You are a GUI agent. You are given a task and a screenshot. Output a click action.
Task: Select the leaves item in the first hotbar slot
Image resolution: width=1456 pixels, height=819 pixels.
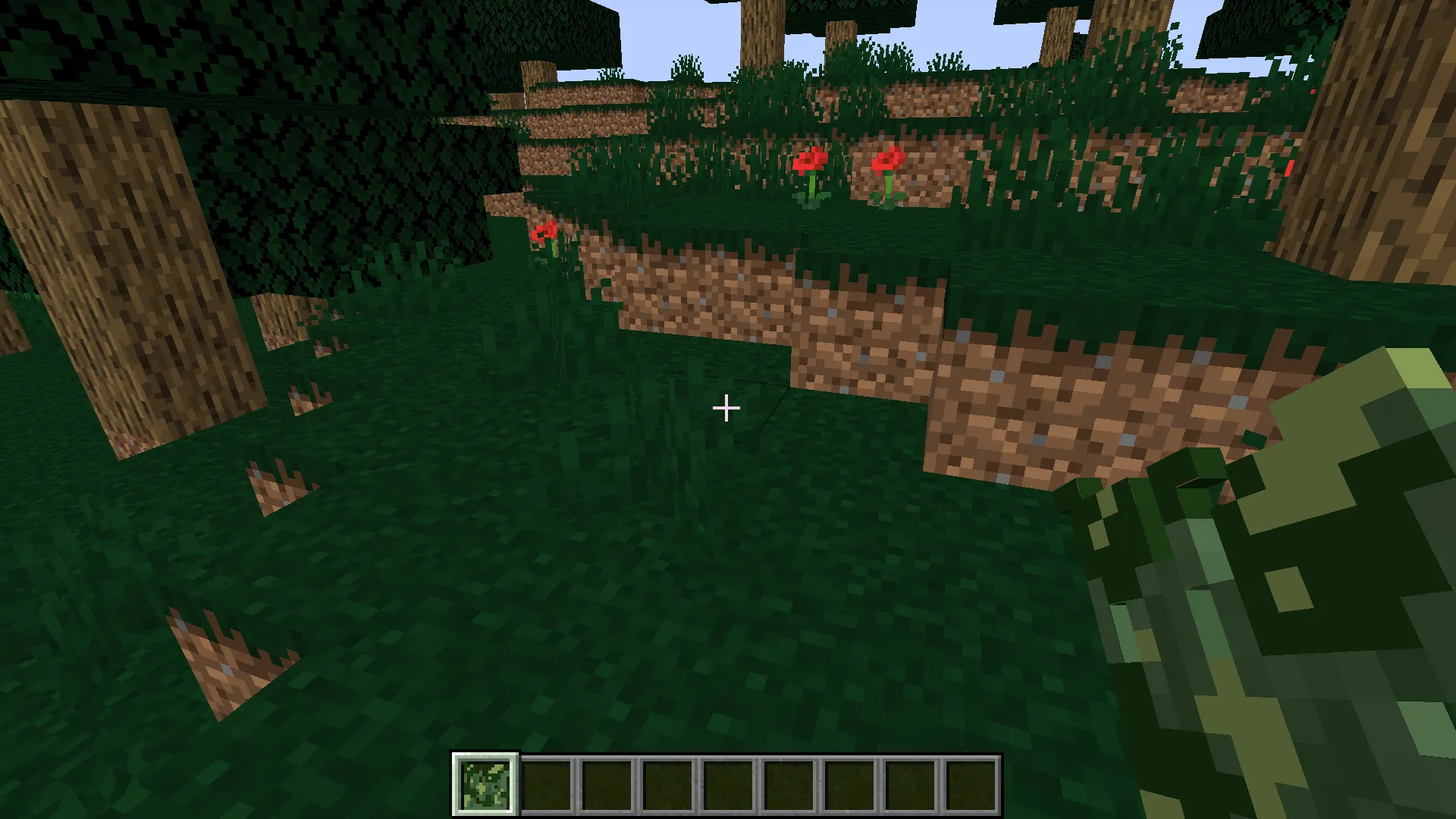(x=485, y=784)
